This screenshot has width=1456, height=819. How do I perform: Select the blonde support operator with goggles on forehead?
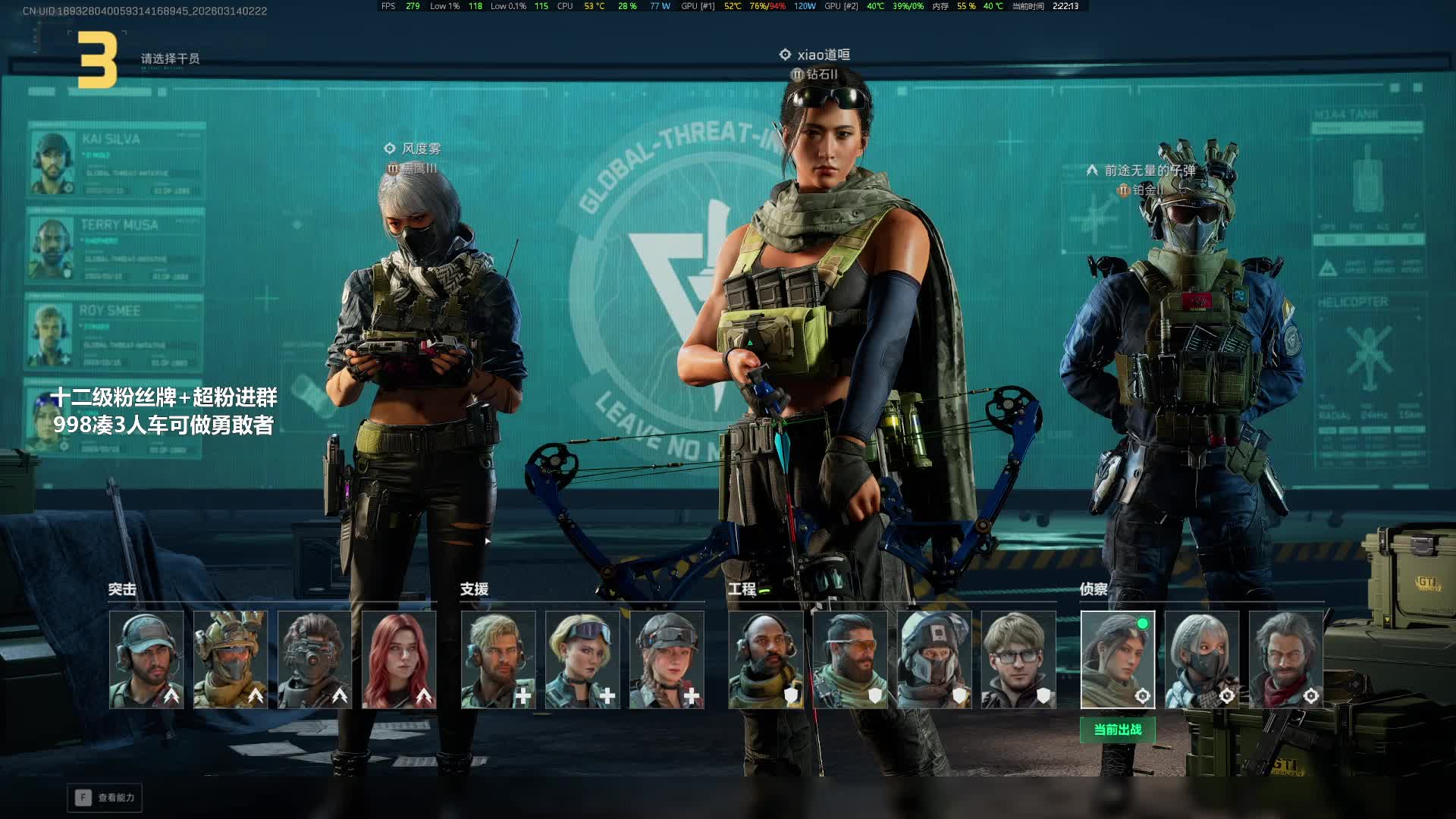pyautogui.click(x=582, y=660)
